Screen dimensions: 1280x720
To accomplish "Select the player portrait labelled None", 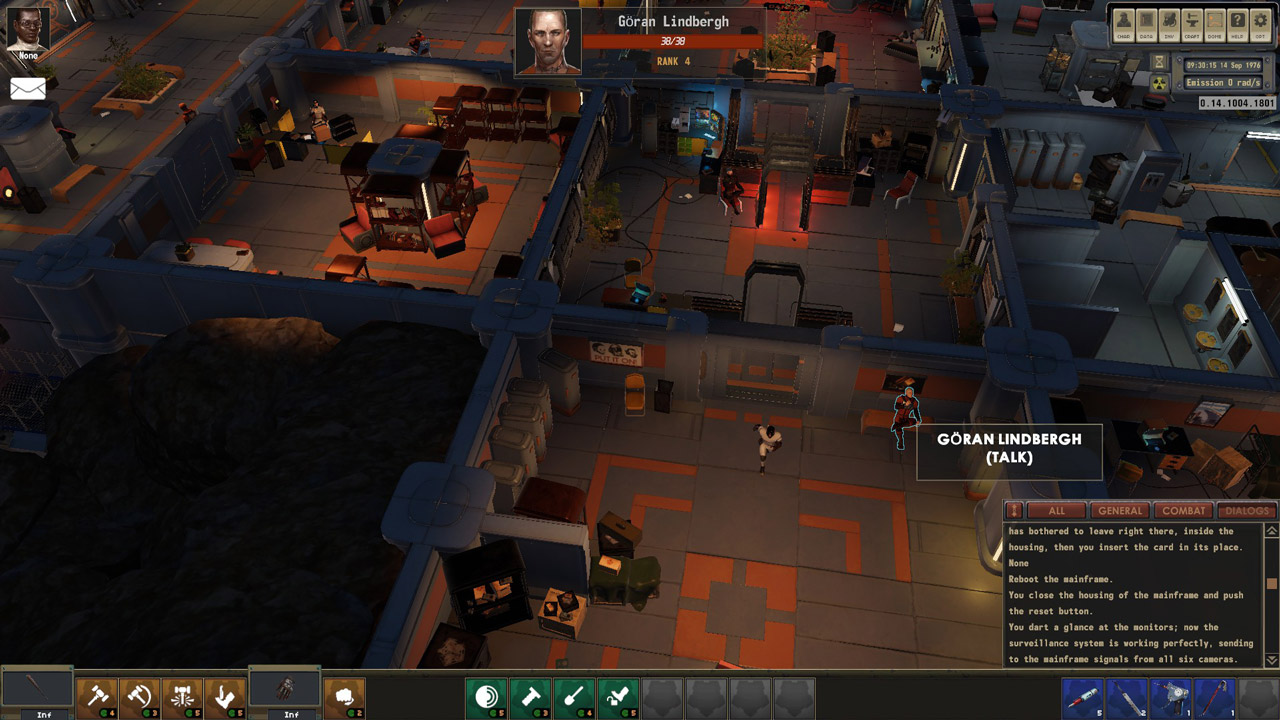I will (x=28, y=28).
